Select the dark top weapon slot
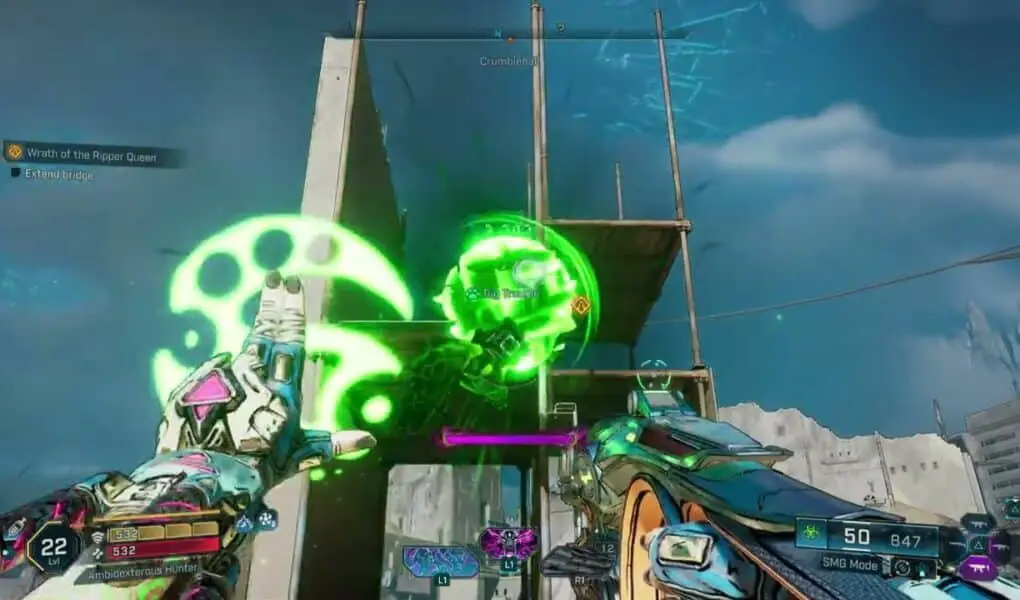 tap(977, 522)
